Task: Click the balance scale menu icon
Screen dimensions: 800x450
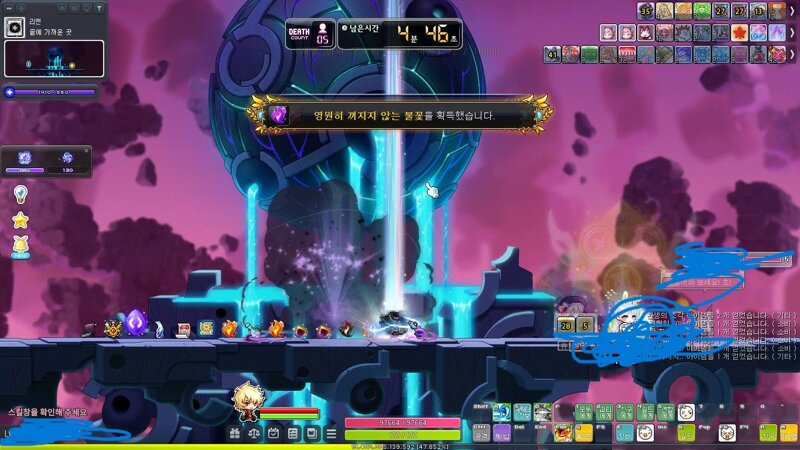Action: [252, 433]
